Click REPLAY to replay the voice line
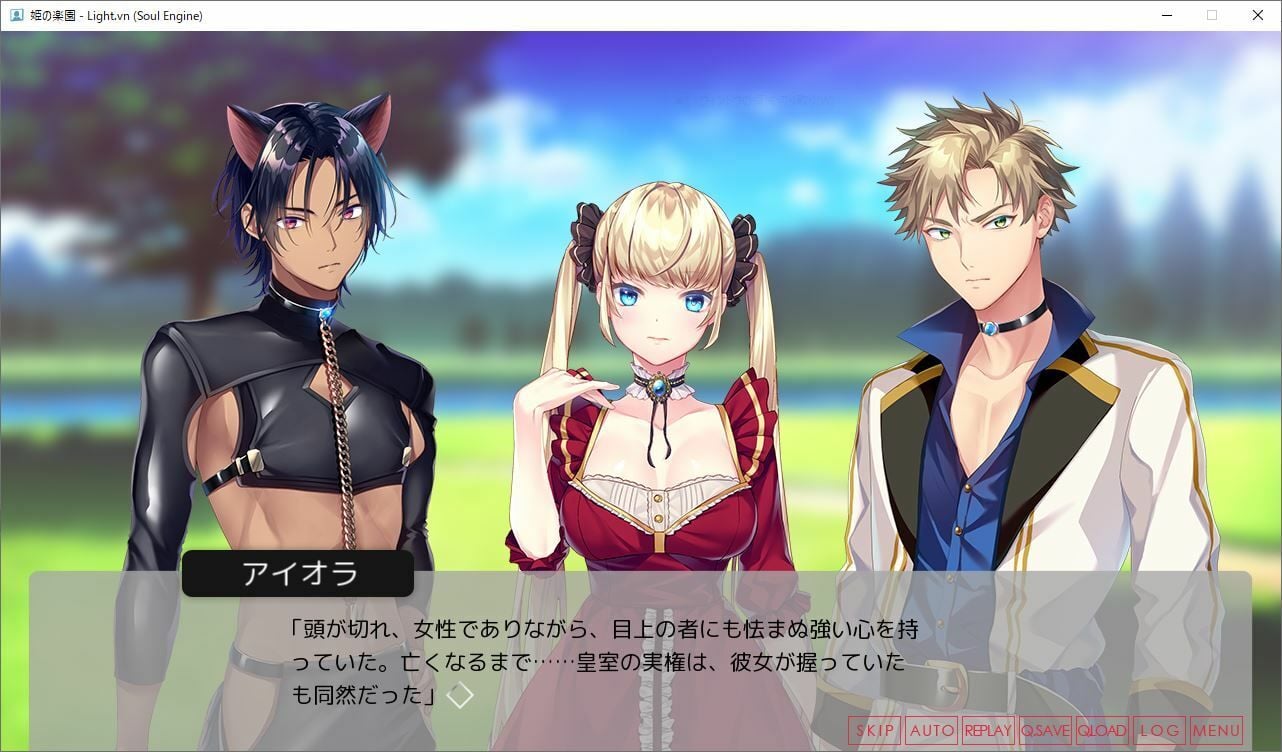The image size is (1282, 752). click(x=989, y=731)
